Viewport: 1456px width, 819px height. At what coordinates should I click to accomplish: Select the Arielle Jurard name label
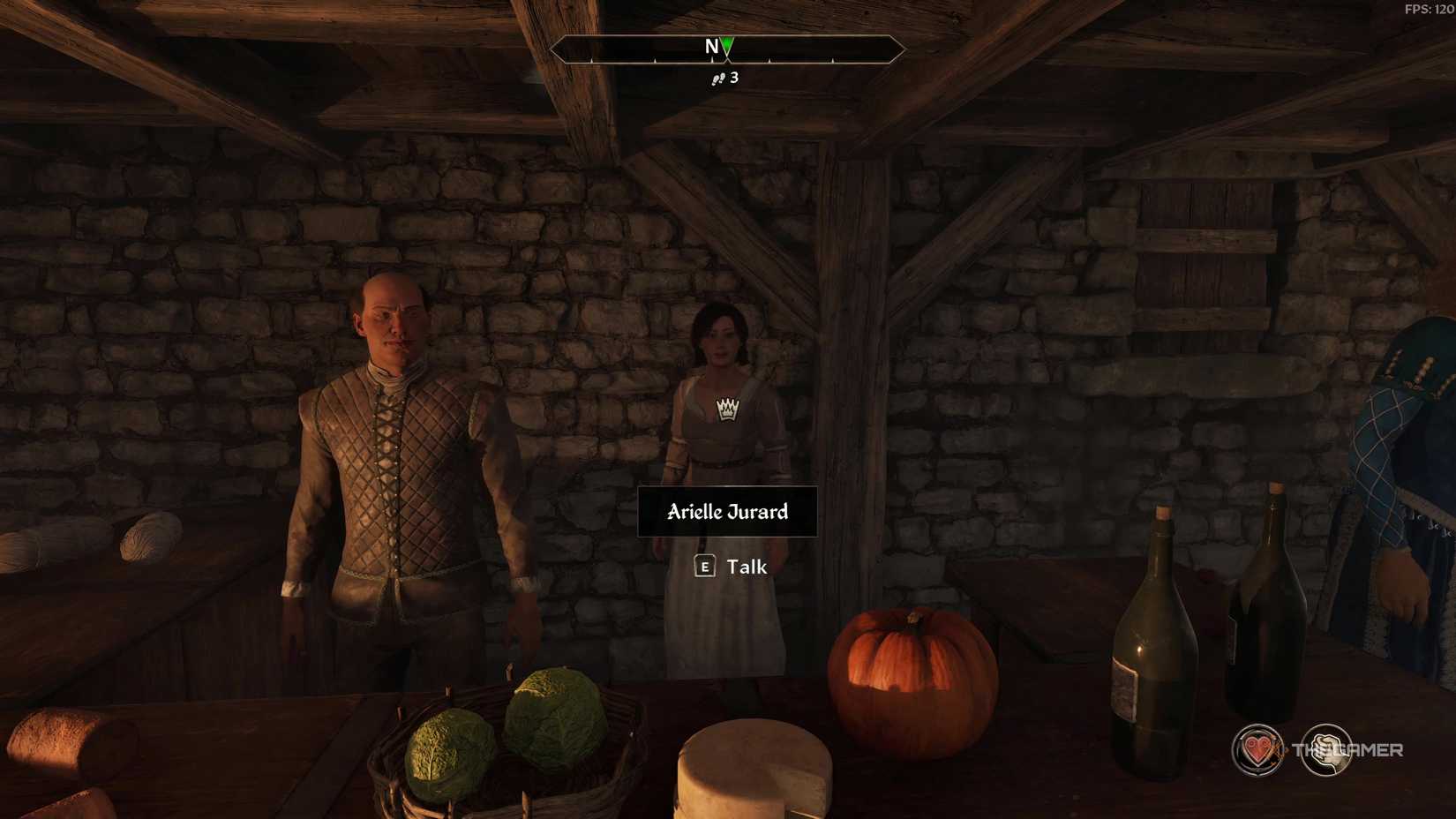point(725,512)
